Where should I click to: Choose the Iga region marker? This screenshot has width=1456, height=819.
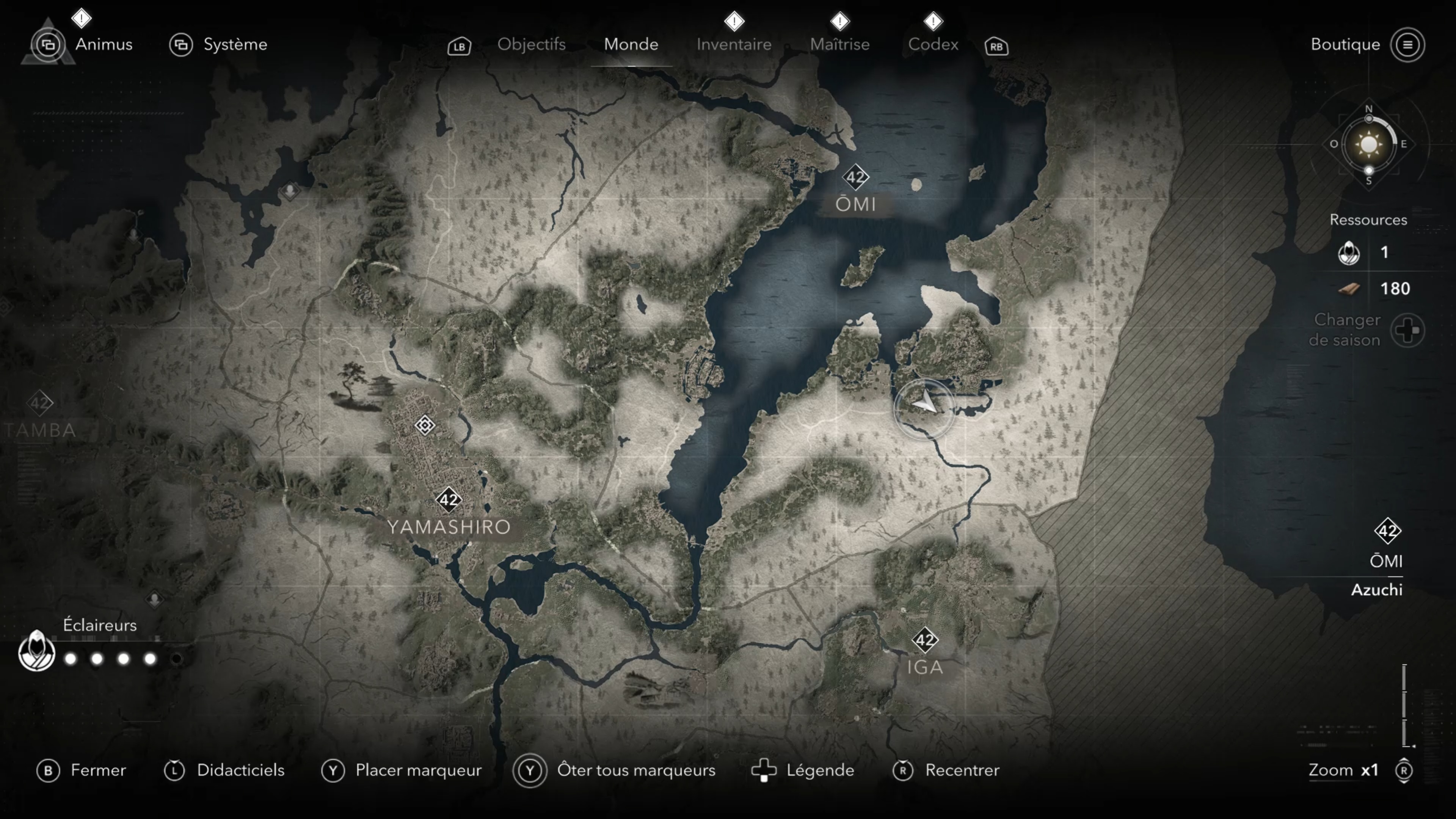[x=925, y=640]
